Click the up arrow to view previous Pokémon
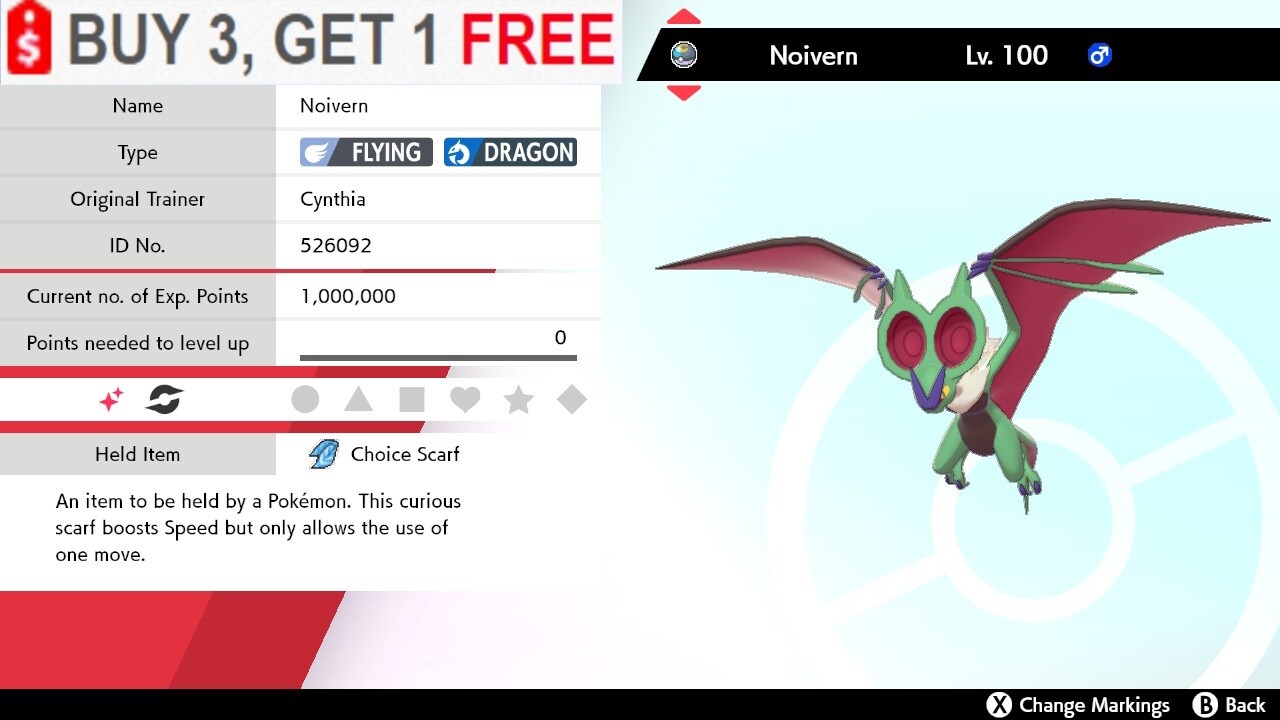Viewport: 1280px width, 720px height. point(684,16)
